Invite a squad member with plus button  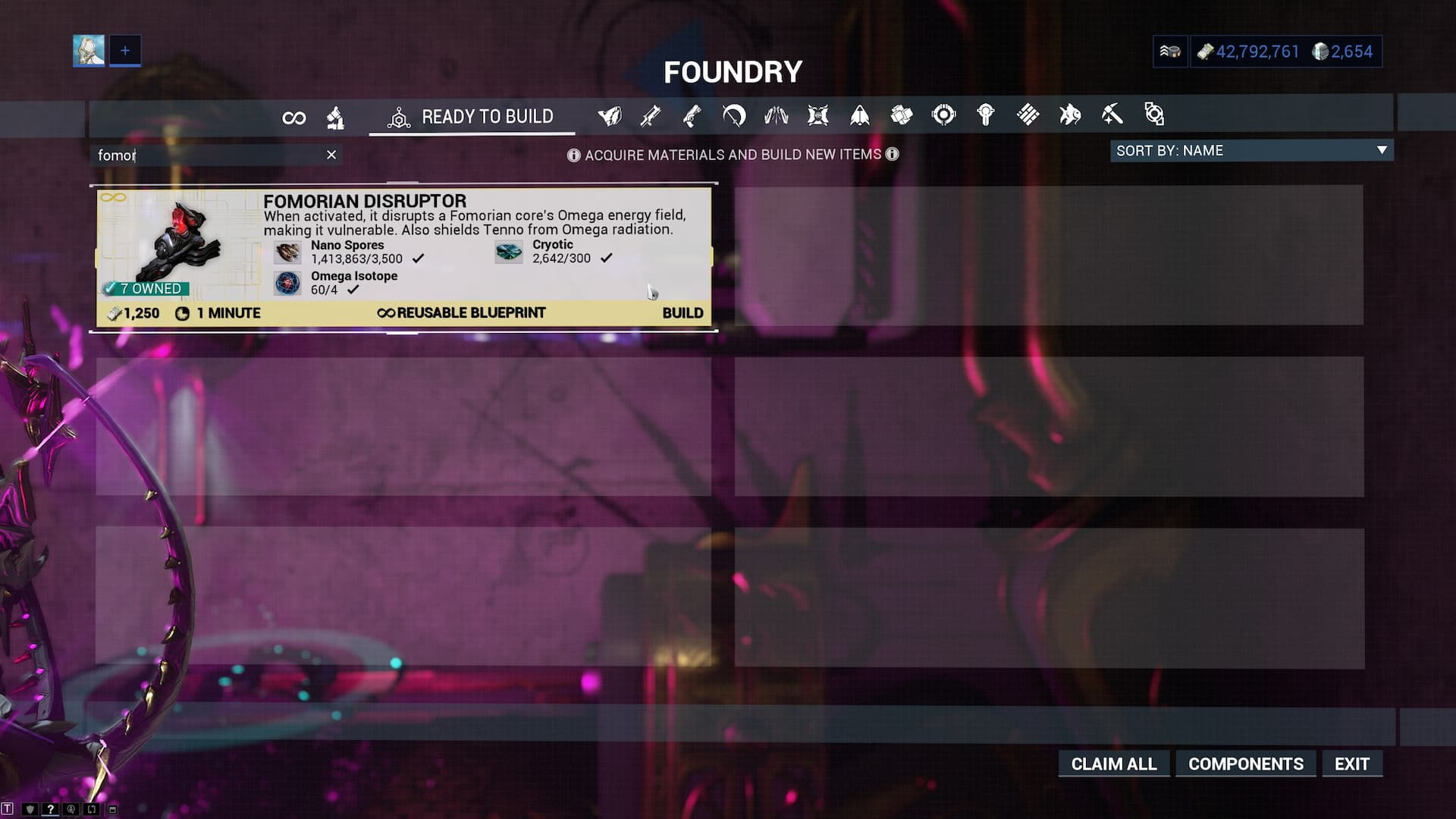click(x=125, y=51)
